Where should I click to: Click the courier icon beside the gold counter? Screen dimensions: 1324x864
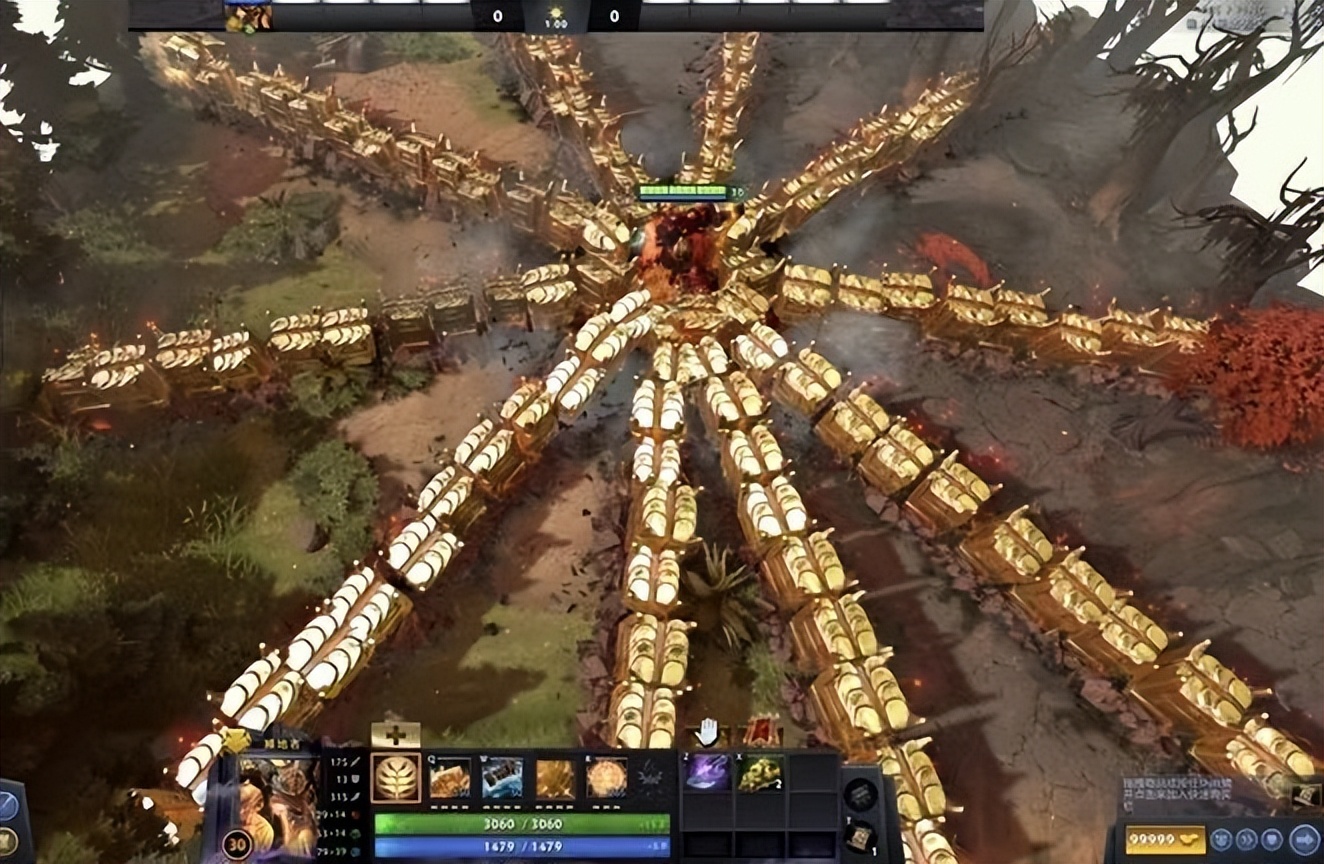click(x=1222, y=838)
